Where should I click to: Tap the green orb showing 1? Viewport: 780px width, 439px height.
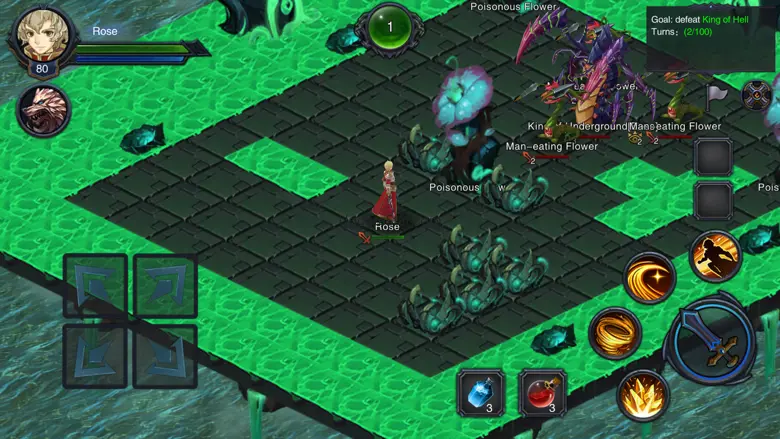[x=389, y=27]
